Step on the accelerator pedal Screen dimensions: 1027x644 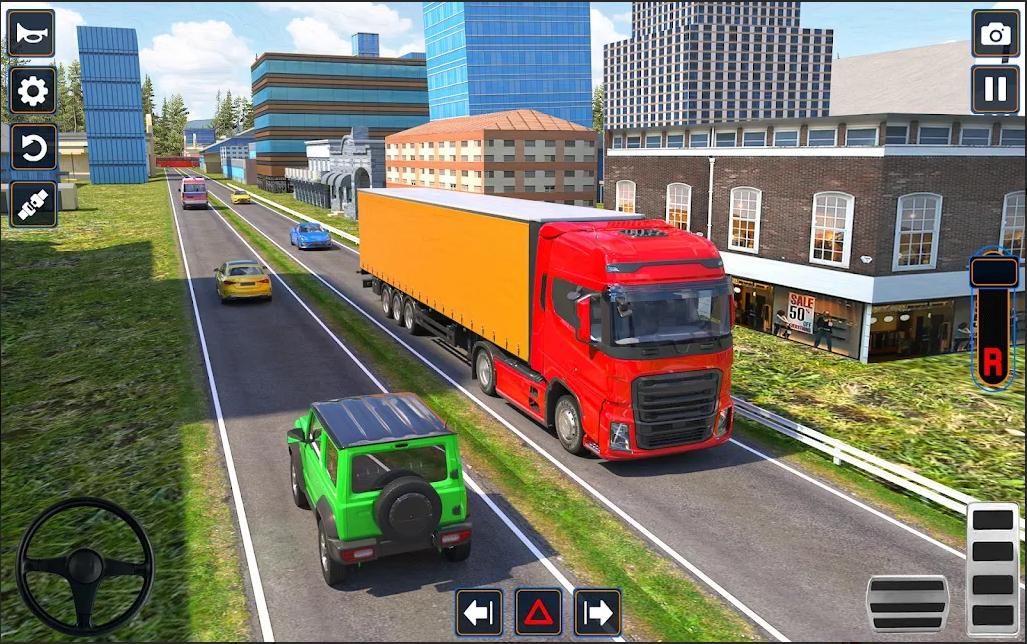(992, 568)
